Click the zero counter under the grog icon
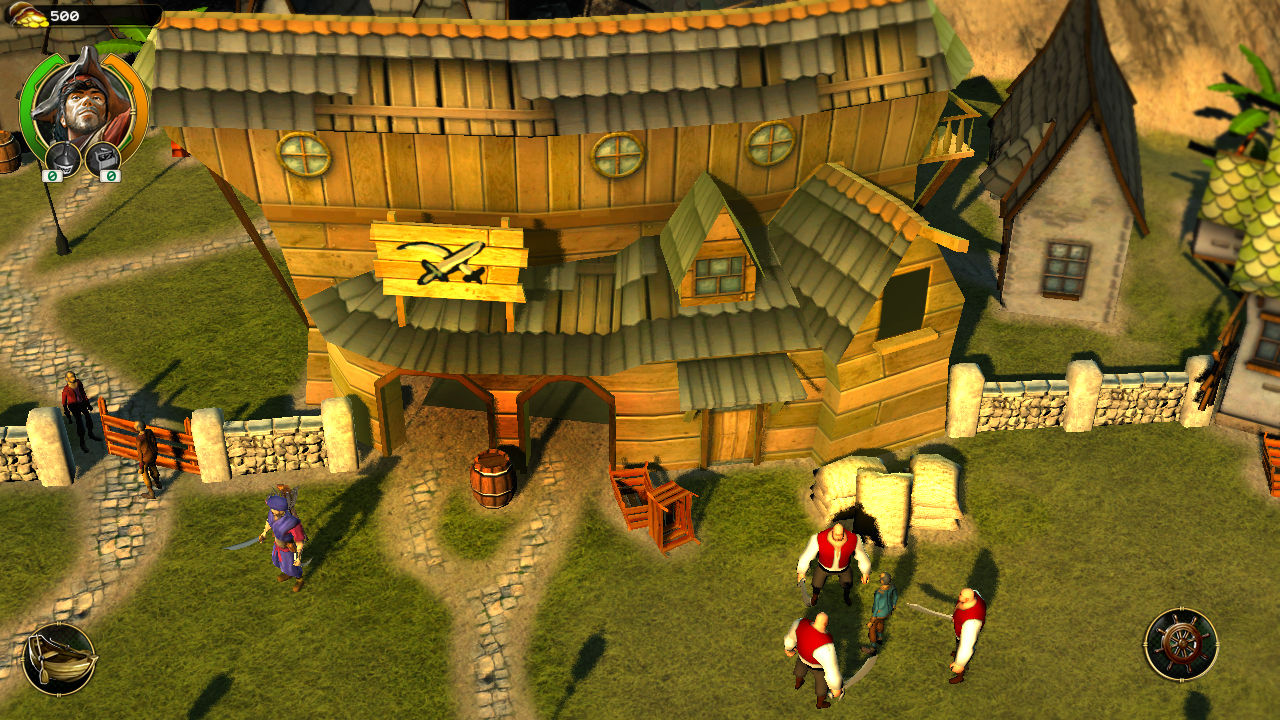The height and width of the screenshot is (720, 1280). tap(54, 177)
